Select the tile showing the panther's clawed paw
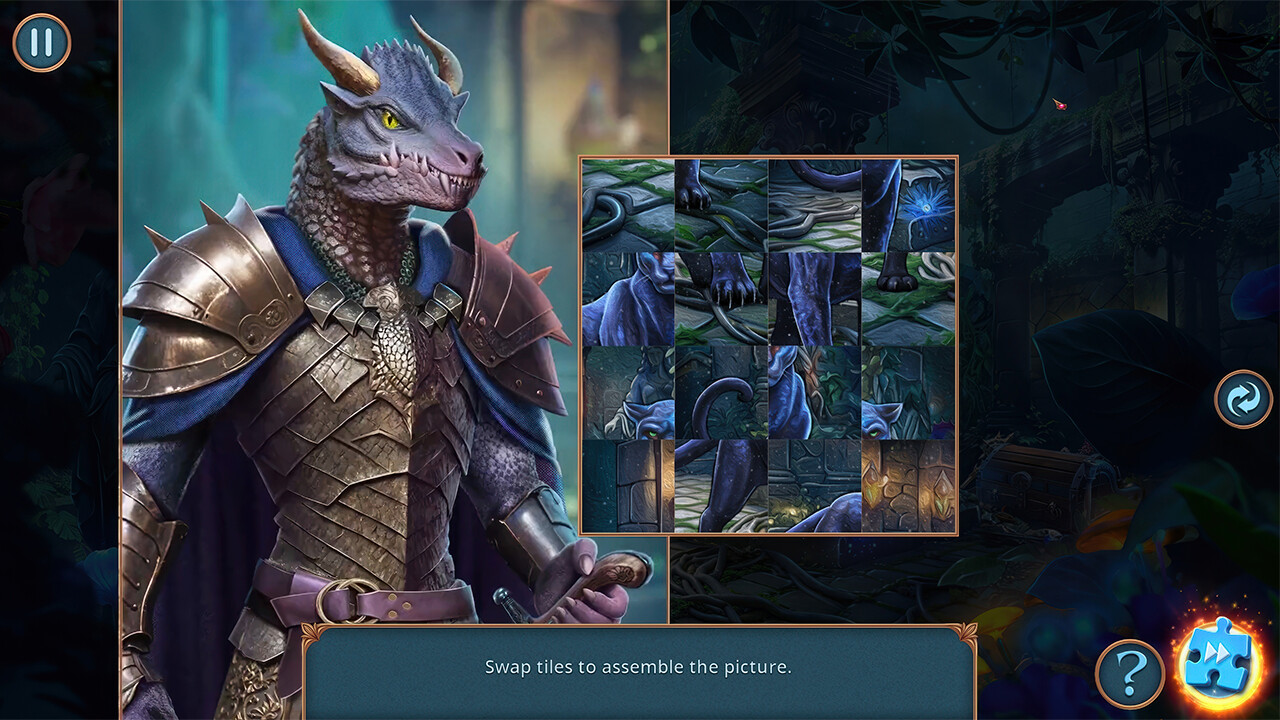Screen dimensions: 1280x720 pyautogui.click(x=723, y=295)
